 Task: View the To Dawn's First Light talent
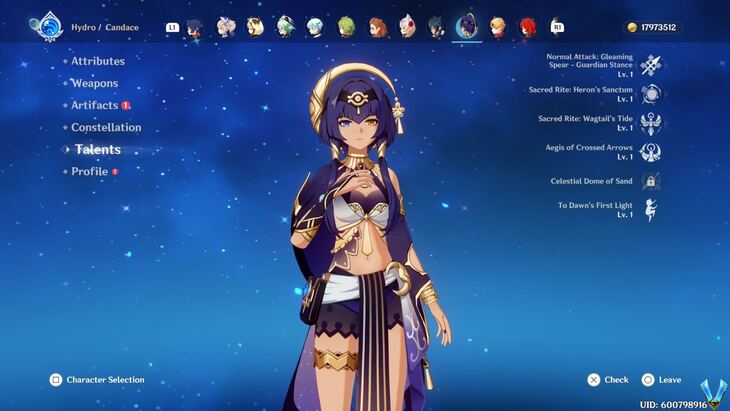point(651,210)
